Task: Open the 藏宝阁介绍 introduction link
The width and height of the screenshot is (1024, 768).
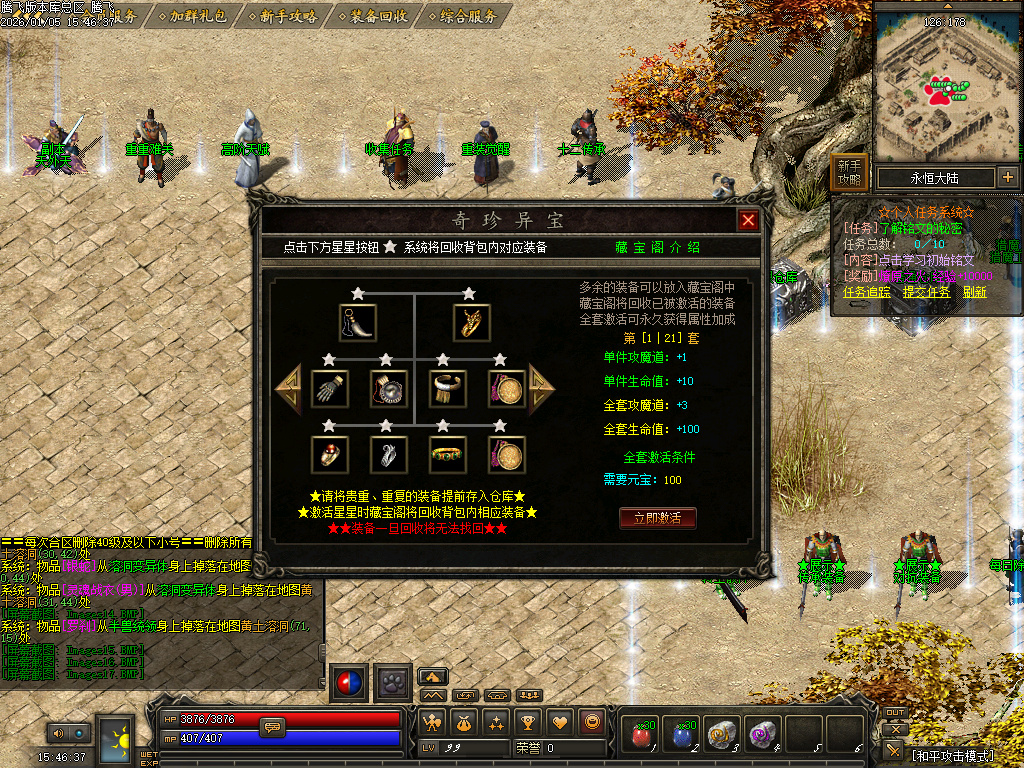Action: click(x=657, y=247)
